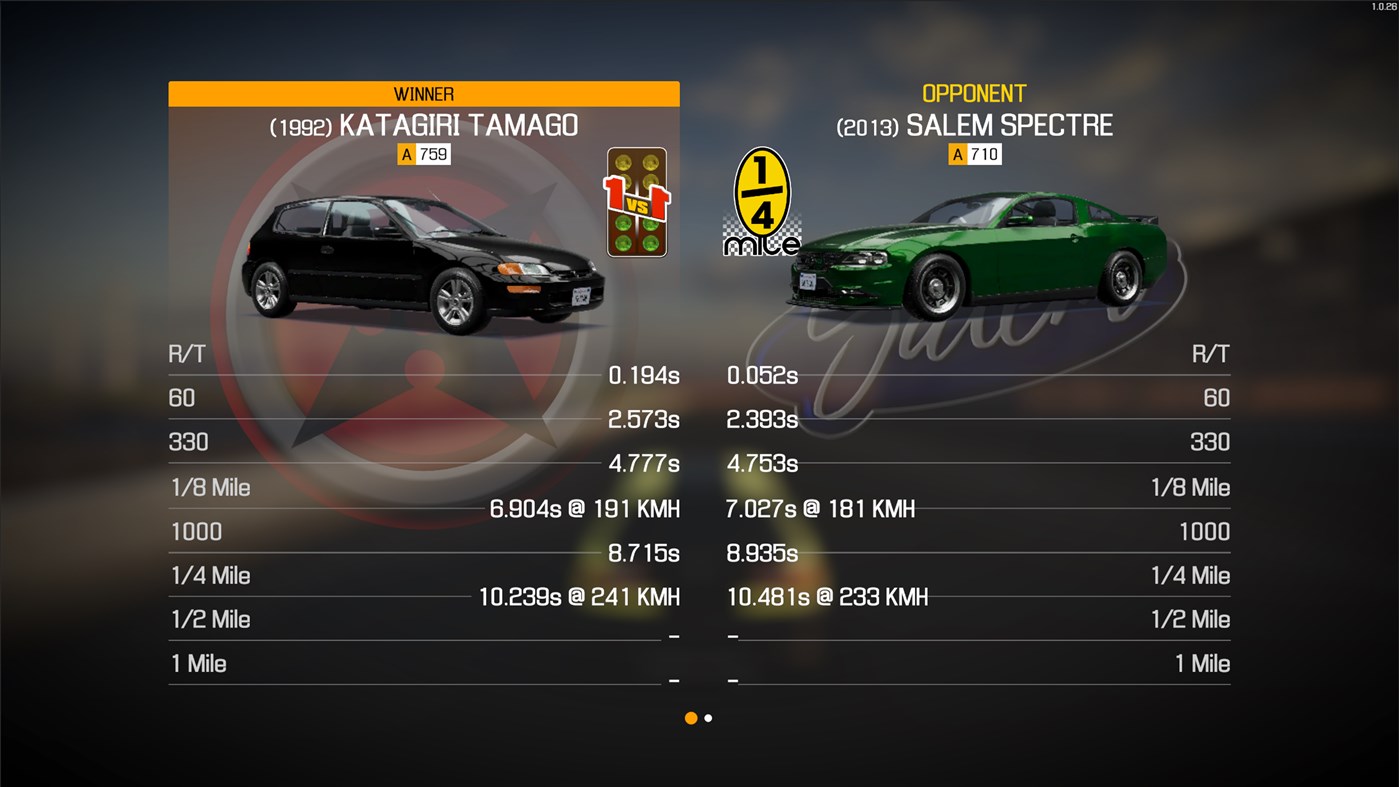Click the opponent's class A 710 rating badge
Viewport: 1399px width, 787px height.
975,154
